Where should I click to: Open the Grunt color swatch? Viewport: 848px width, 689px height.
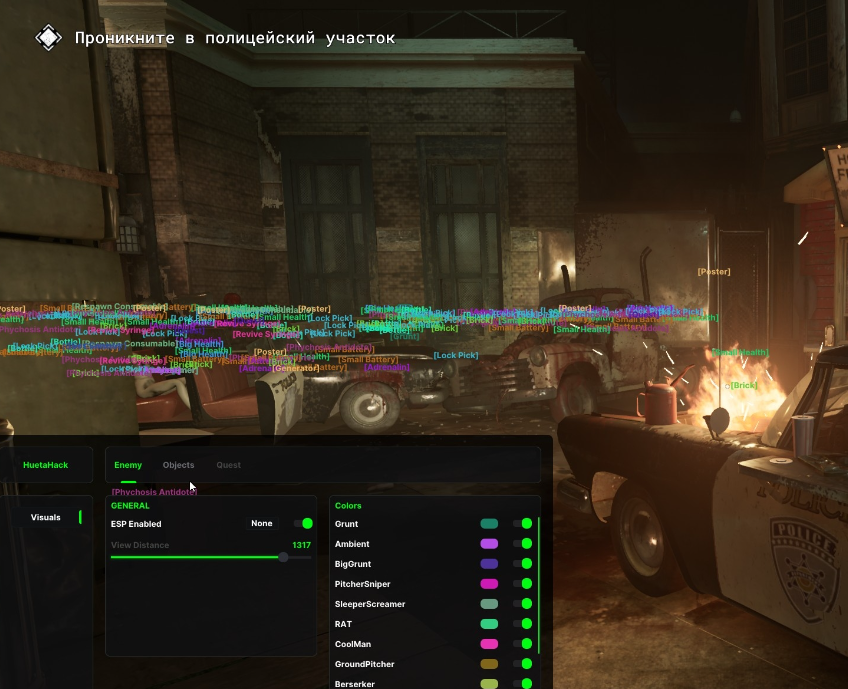coord(489,523)
